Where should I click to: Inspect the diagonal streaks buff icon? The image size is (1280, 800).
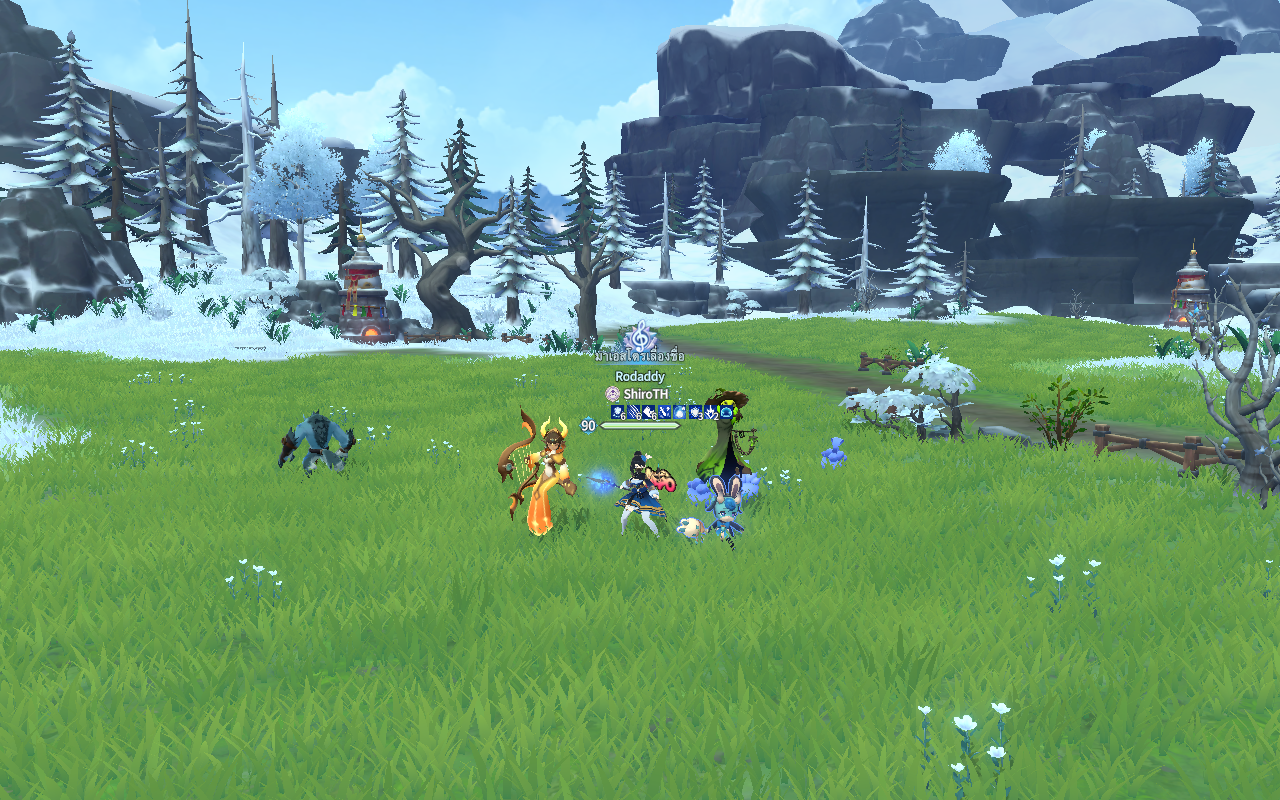[x=633, y=412]
